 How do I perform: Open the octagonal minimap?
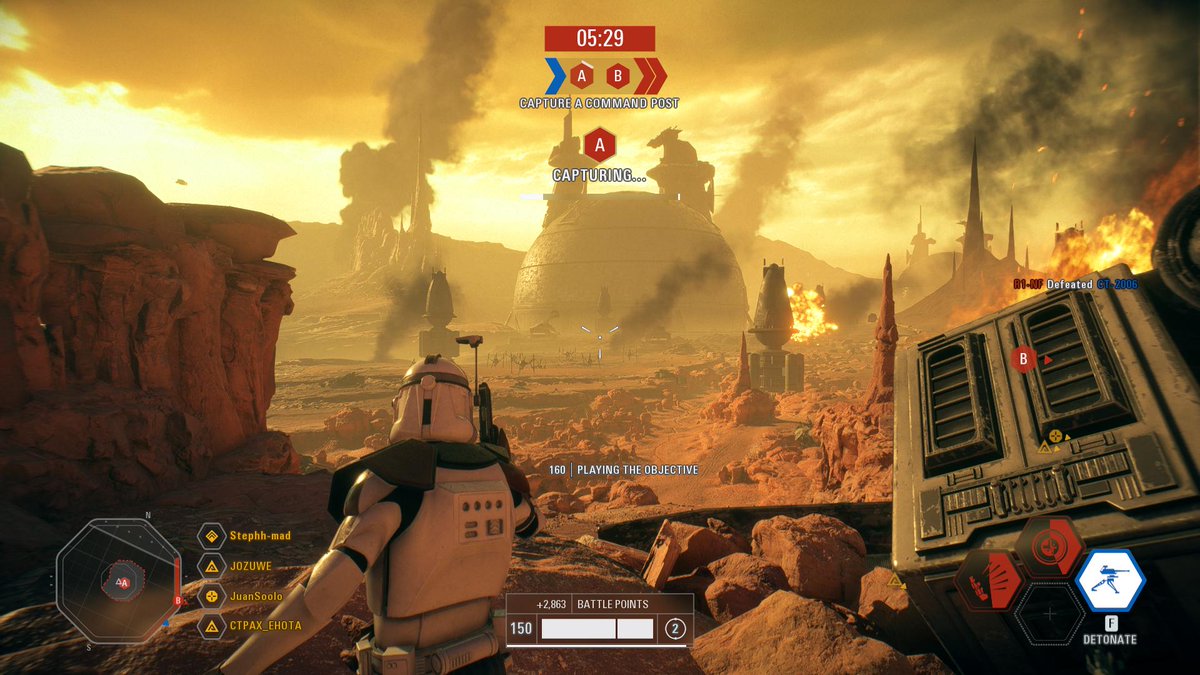tap(118, 581)
